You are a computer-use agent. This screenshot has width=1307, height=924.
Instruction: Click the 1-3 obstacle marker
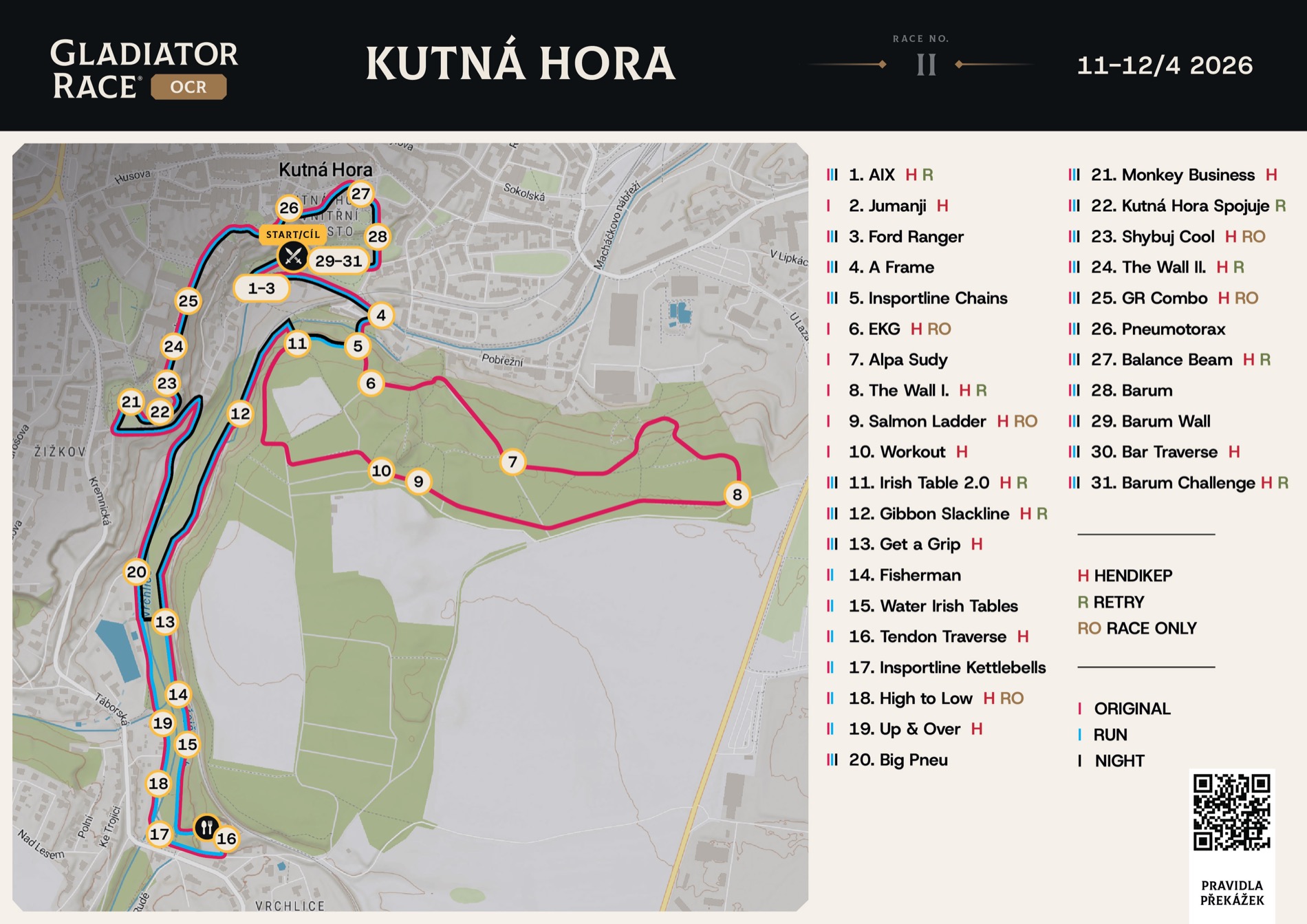[261, 288]
